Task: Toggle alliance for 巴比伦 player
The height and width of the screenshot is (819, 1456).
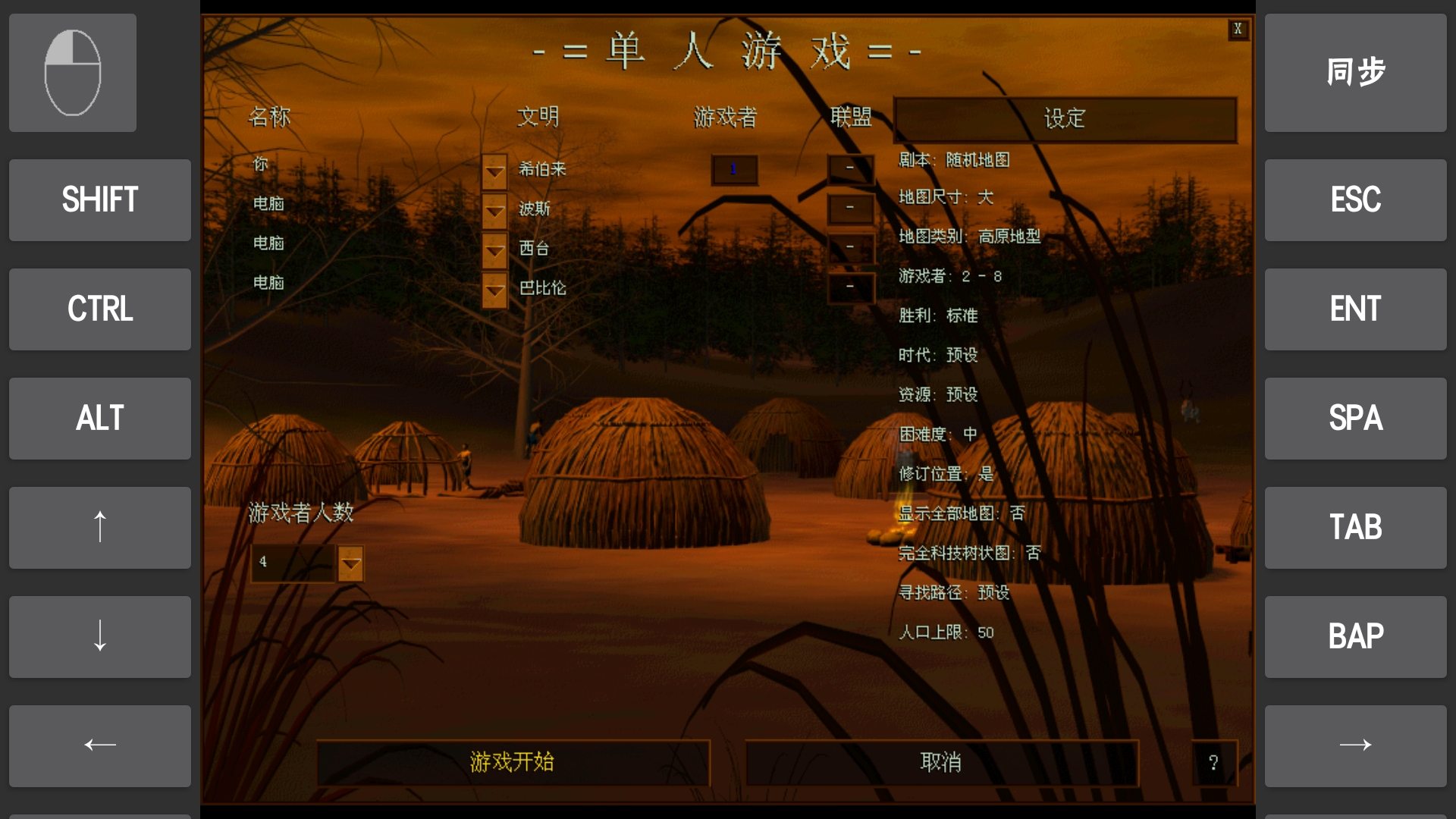Action: pos(850,287)
